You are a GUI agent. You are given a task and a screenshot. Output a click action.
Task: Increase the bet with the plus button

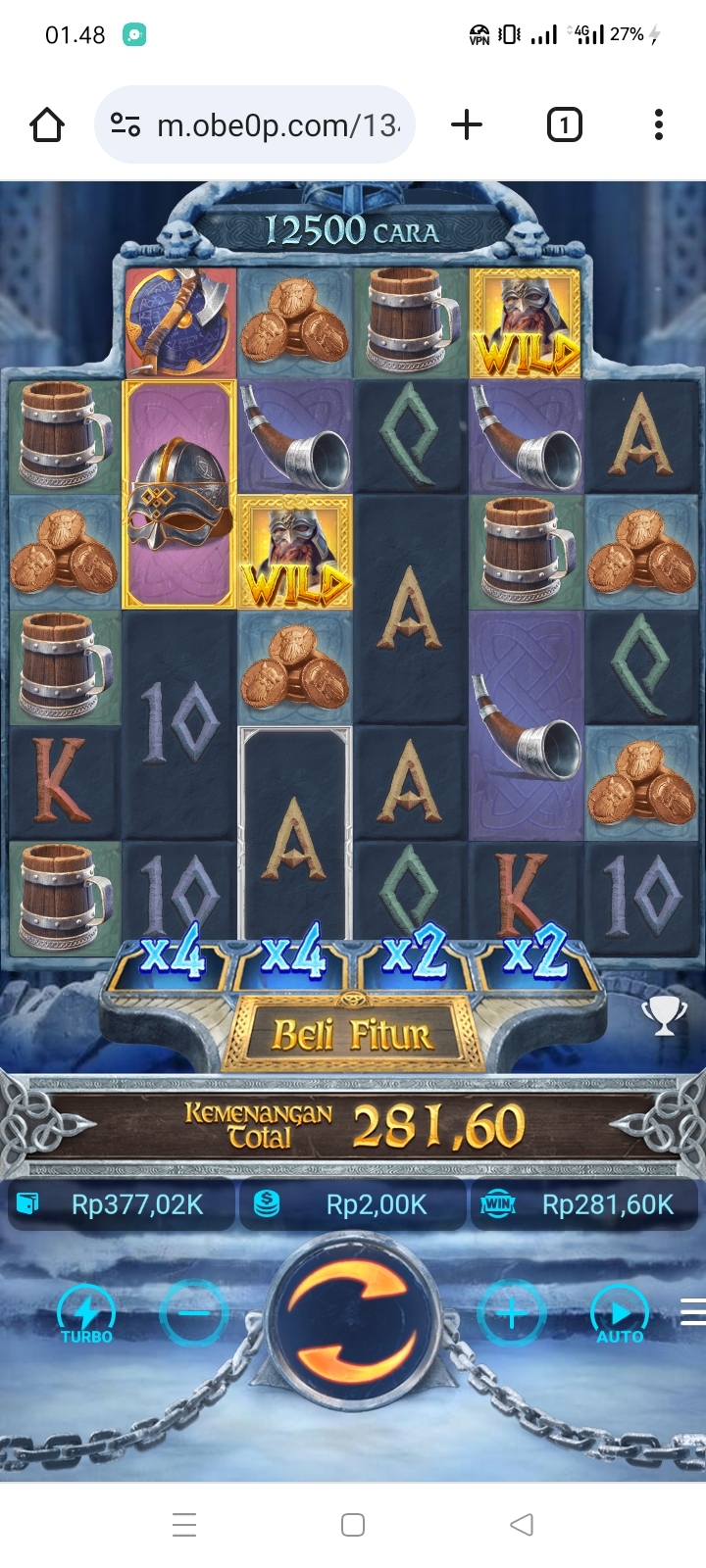pos(511,1313)
